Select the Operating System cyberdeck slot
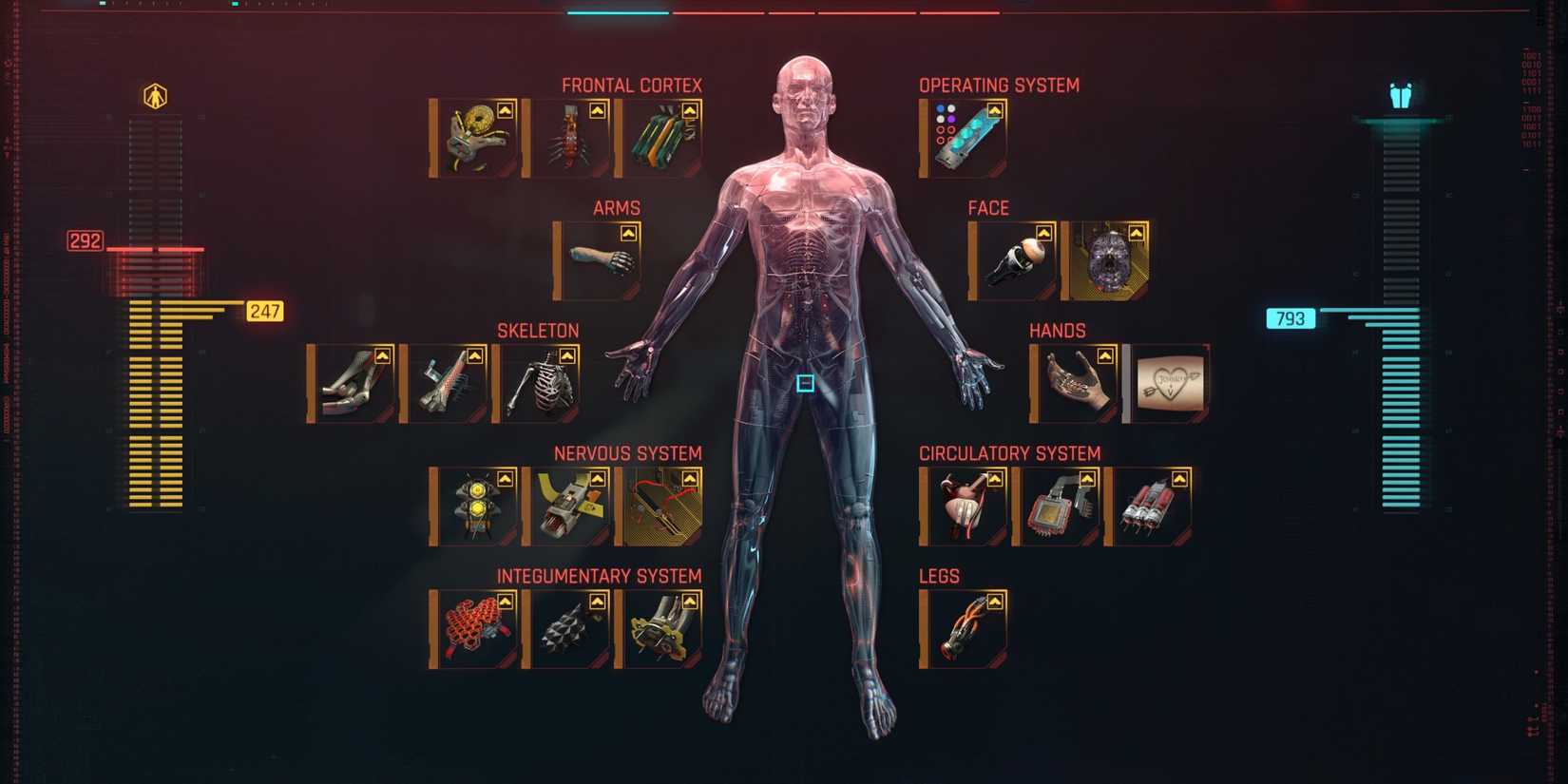1568x784 pixels. pyautogui.click(x=960, y=133)
